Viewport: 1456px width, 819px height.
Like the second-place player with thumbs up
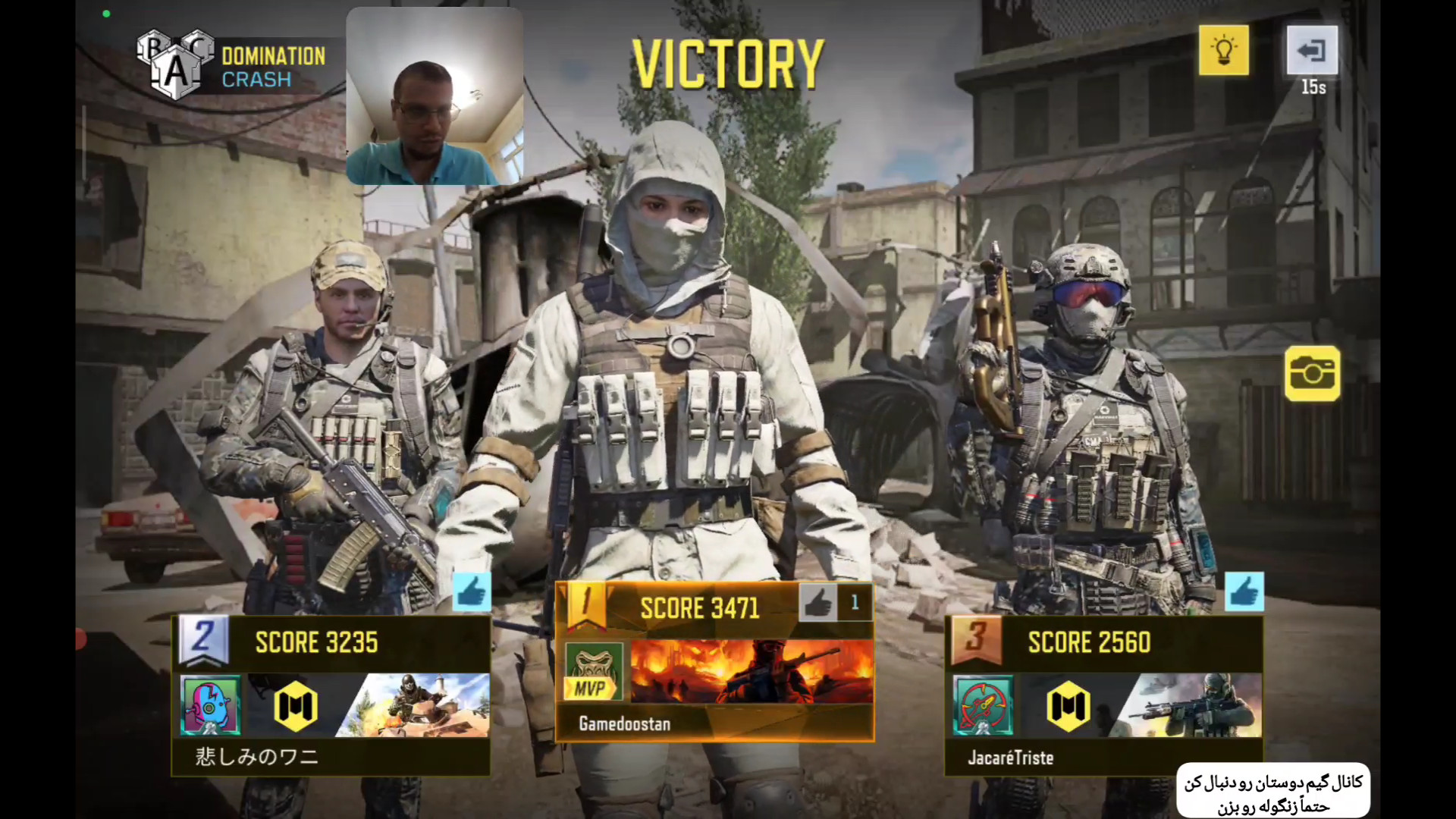coord(472,591)
